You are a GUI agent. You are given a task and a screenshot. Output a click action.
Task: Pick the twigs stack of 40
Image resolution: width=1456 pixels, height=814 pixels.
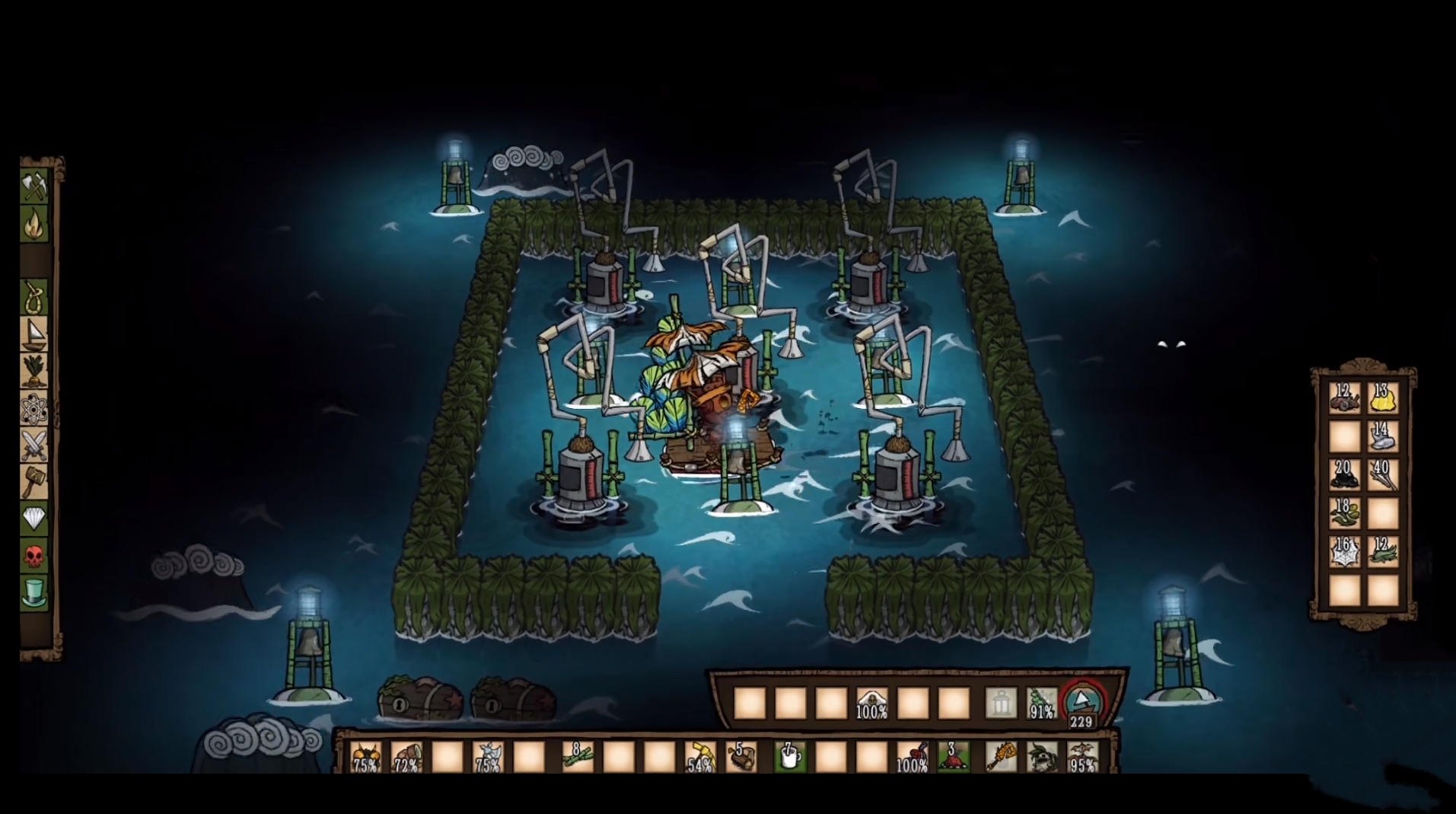pyautogui.click(x=1382, y=475)
